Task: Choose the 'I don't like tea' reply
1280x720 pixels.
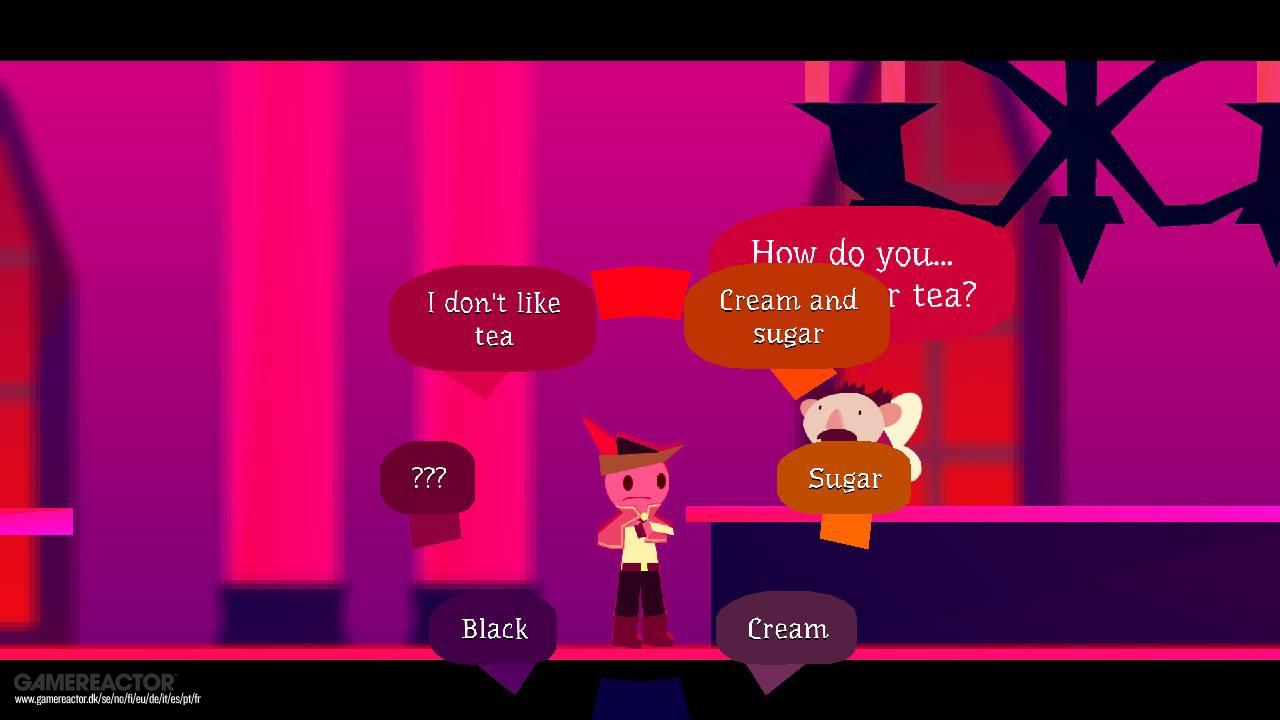Action: click(x=492, y=319)
